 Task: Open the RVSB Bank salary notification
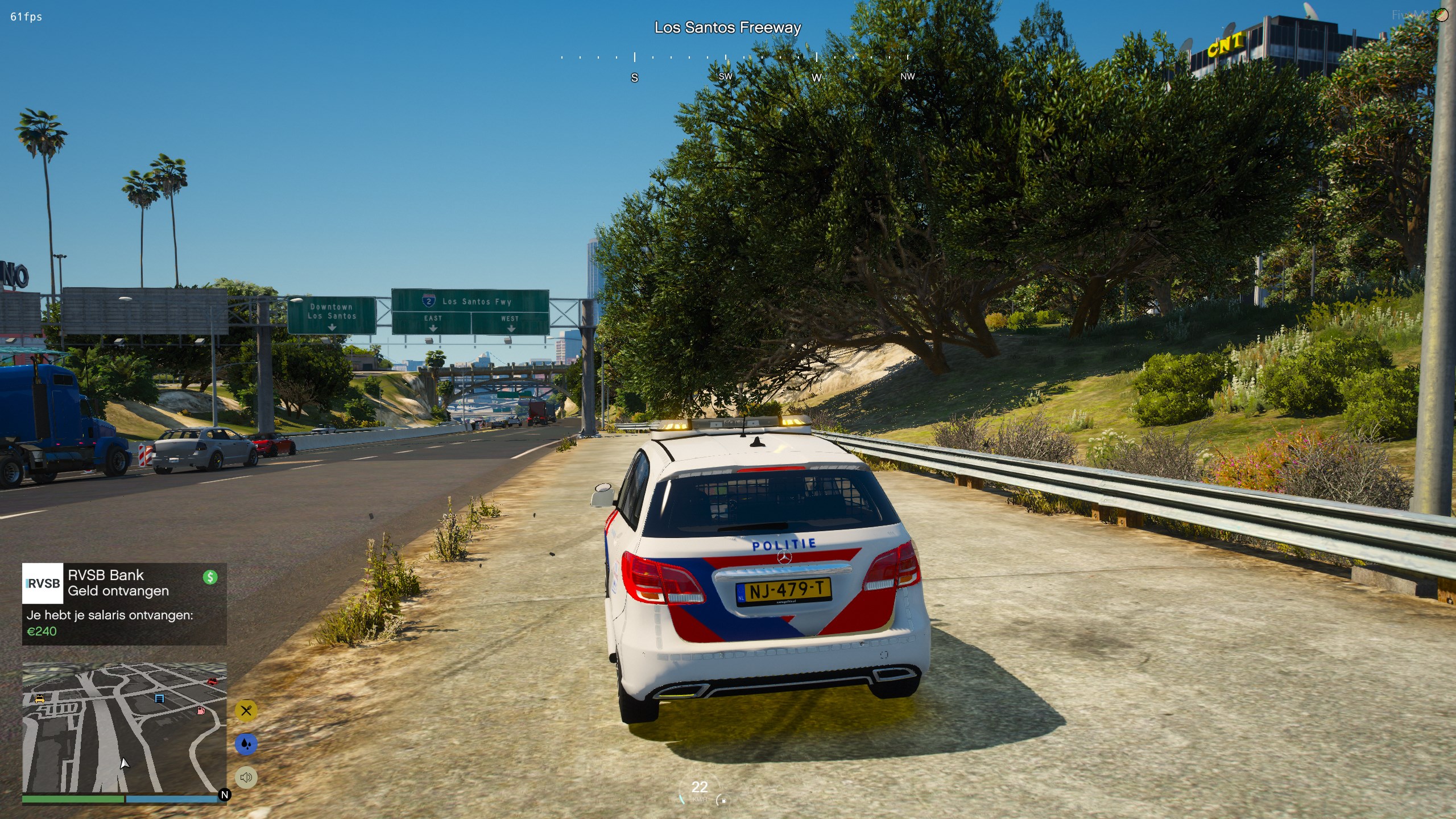point(124,604)
